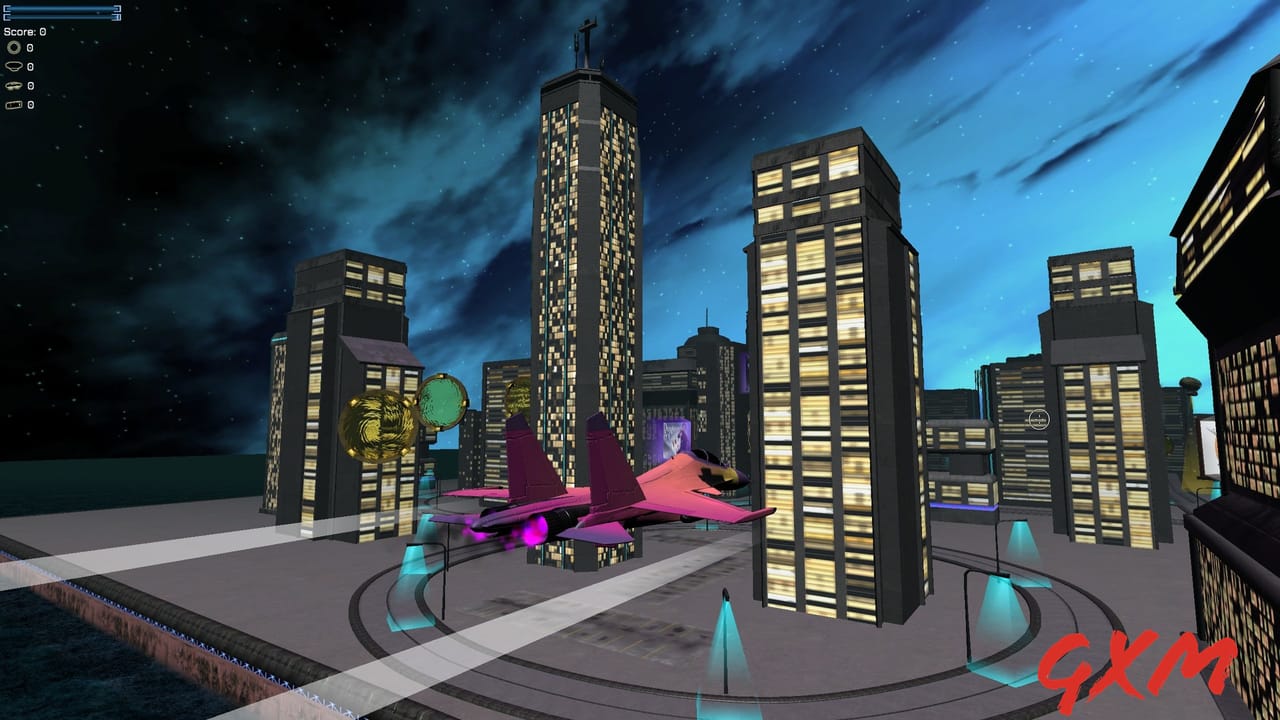Click the counter zero beside the bottom collectible icon
1280x720 pixels.
tap(30, 104)
